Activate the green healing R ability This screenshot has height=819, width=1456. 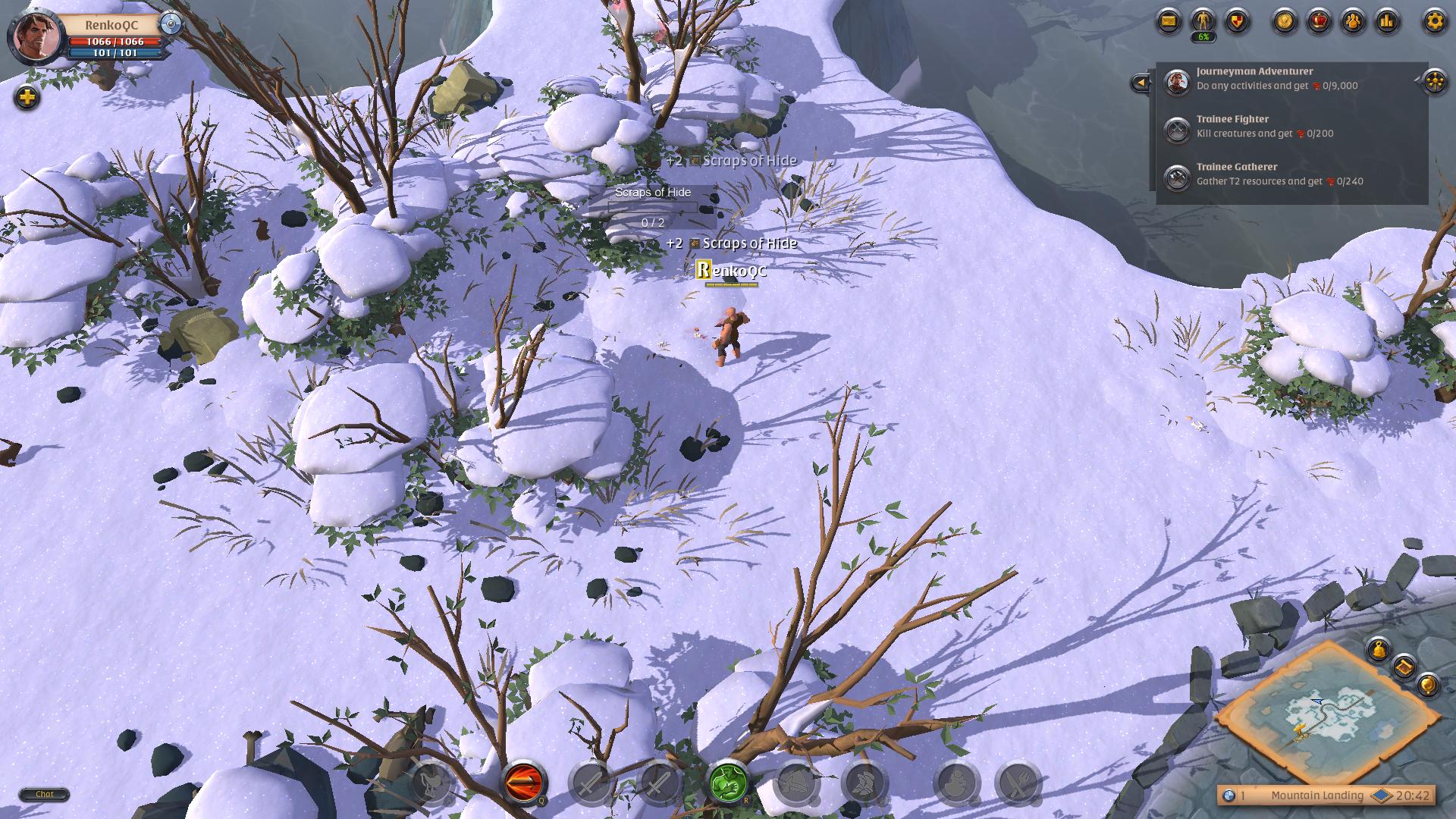[x=728, y=782]
